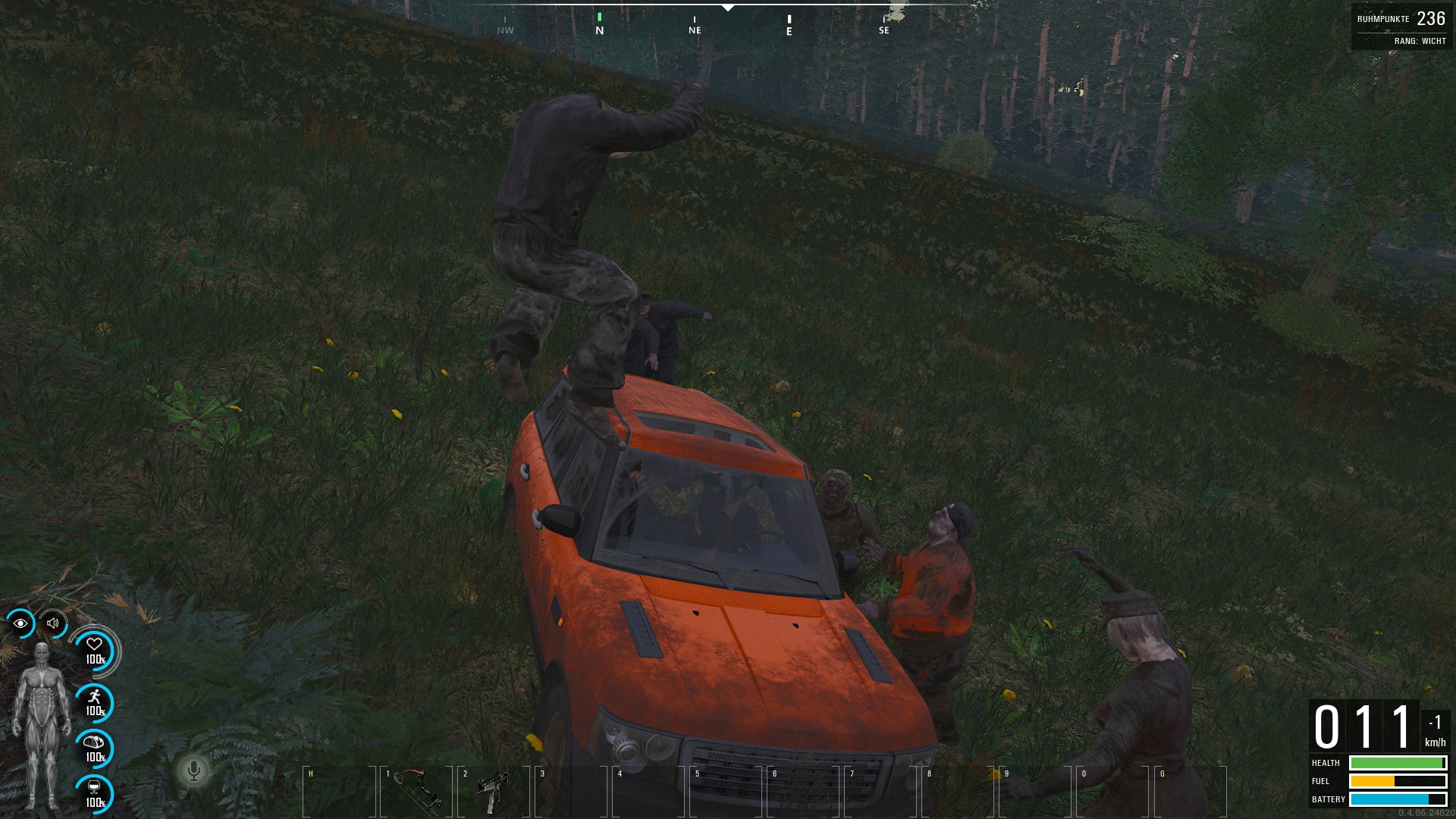1456x819 pixels.
Task: Toggle the microphone voice chat icon
Action: 193,771
